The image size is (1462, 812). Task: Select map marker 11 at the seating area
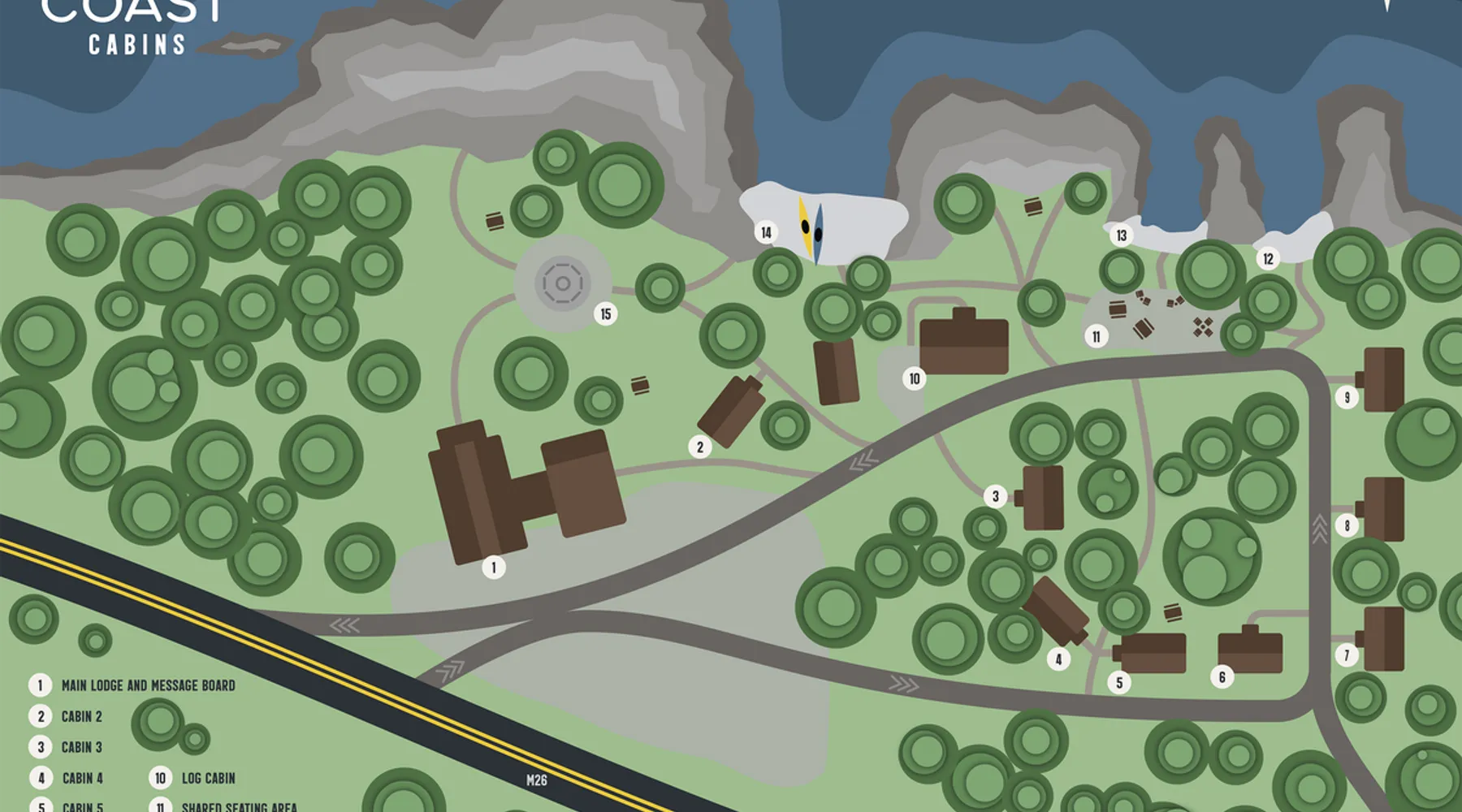(1096, 336)
